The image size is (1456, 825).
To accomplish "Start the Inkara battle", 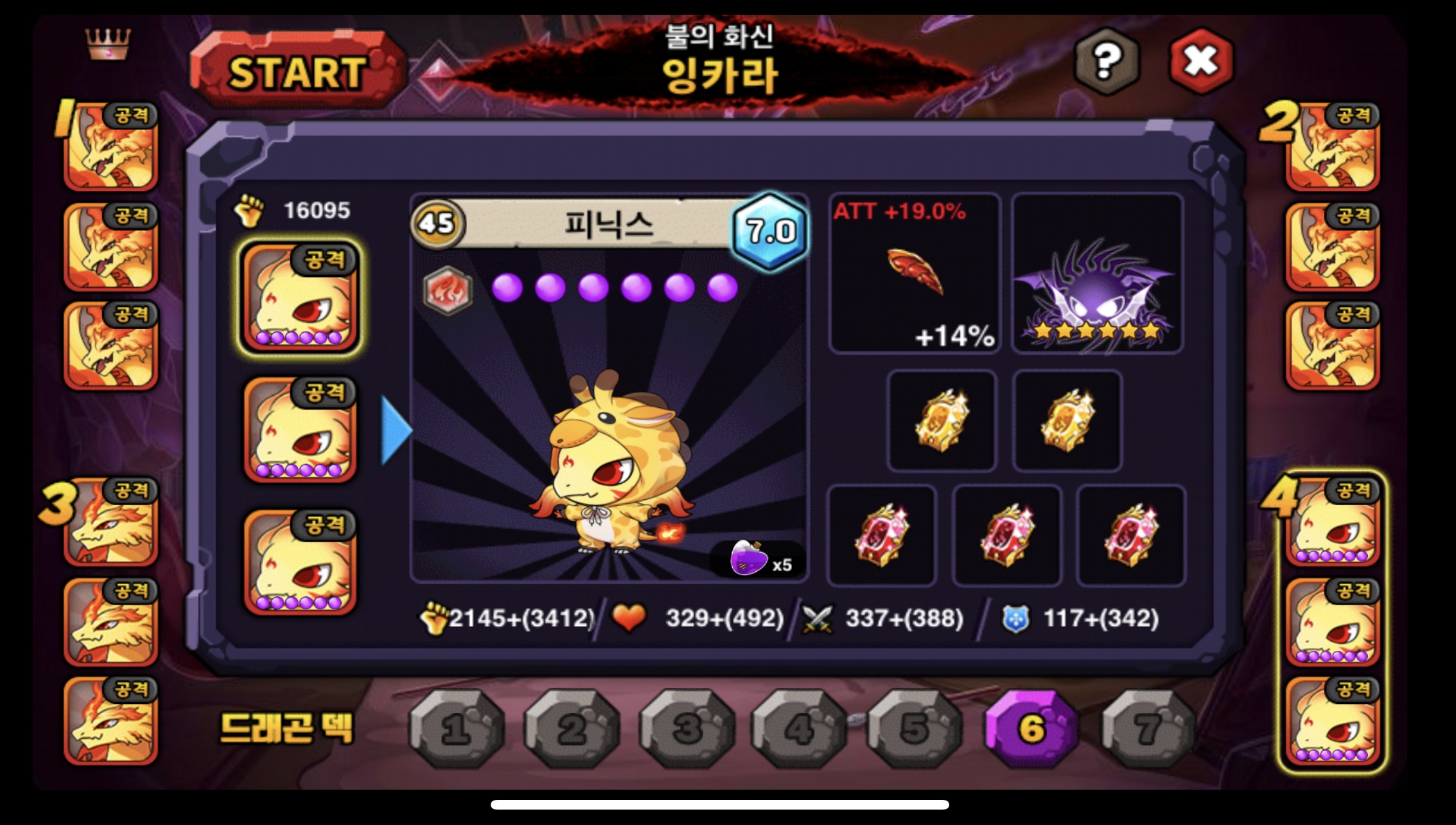I will coord(297,71).
